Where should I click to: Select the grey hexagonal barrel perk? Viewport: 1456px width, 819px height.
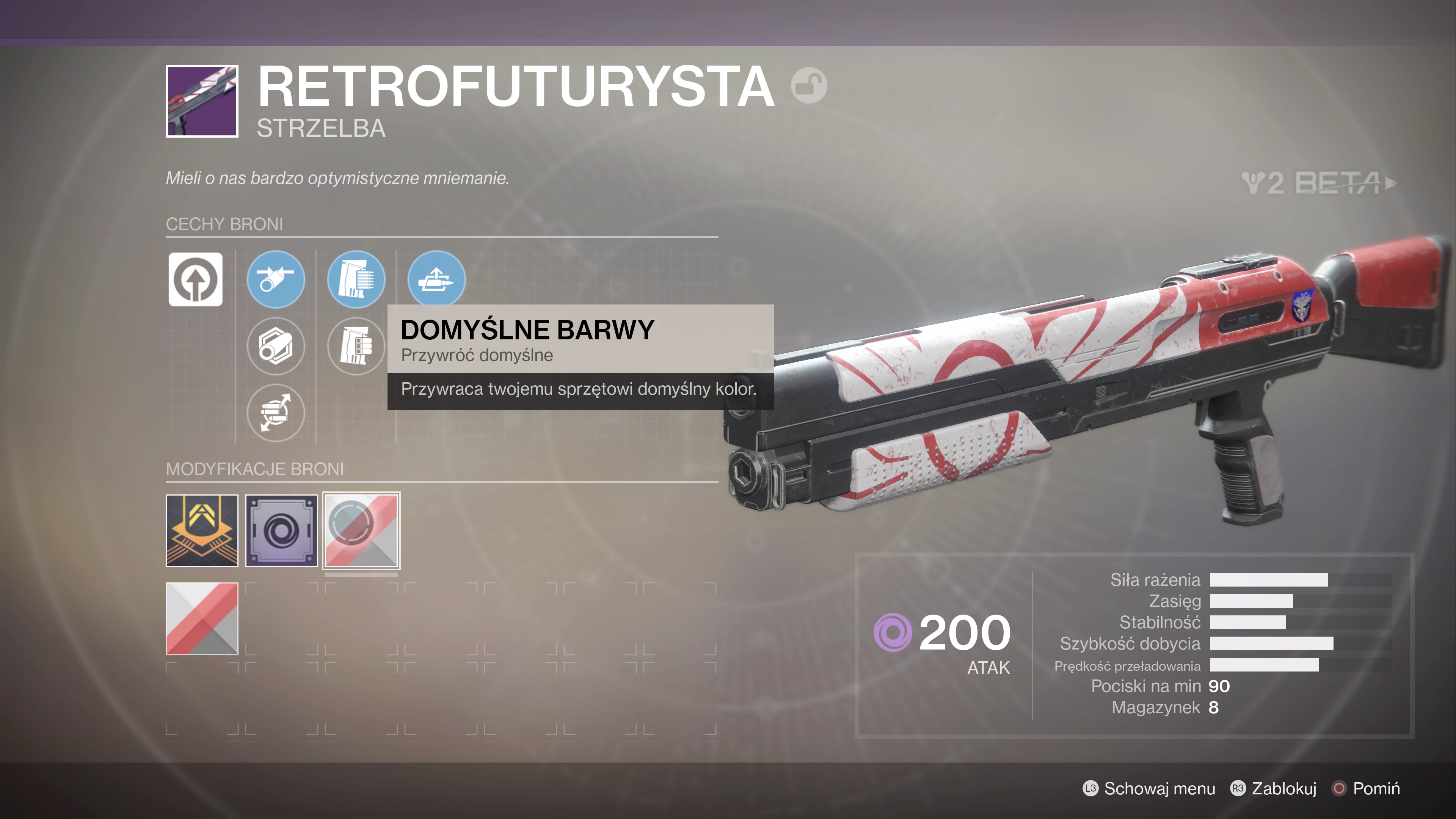pyautogui.click(x=276, y=346)
